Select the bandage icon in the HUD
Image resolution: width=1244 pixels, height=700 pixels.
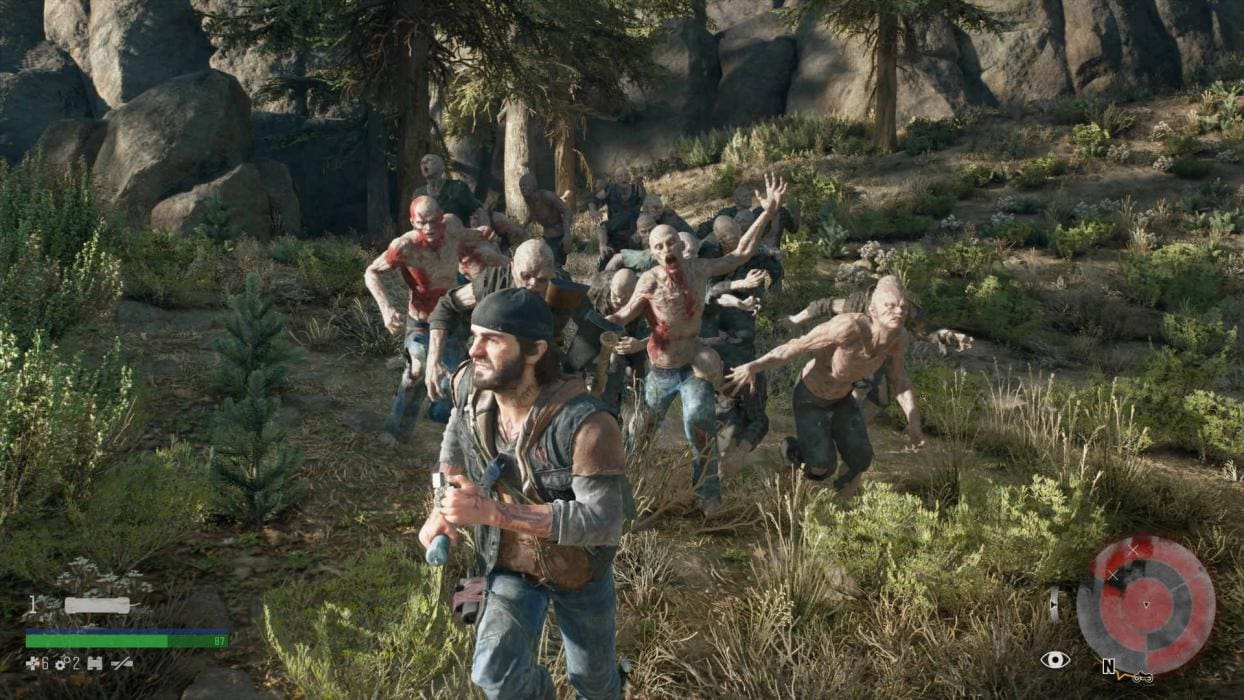[95, 663]
